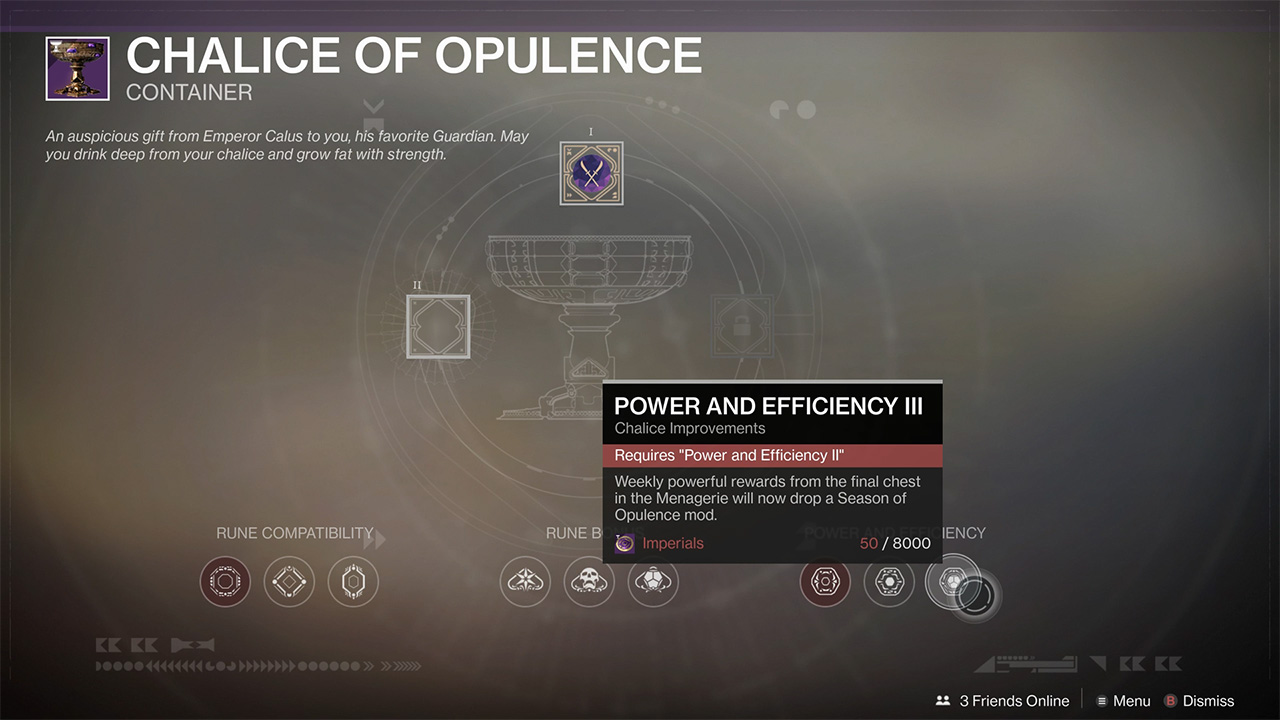Select the skull Rune Bonus upgrade icon

point(589,581)
